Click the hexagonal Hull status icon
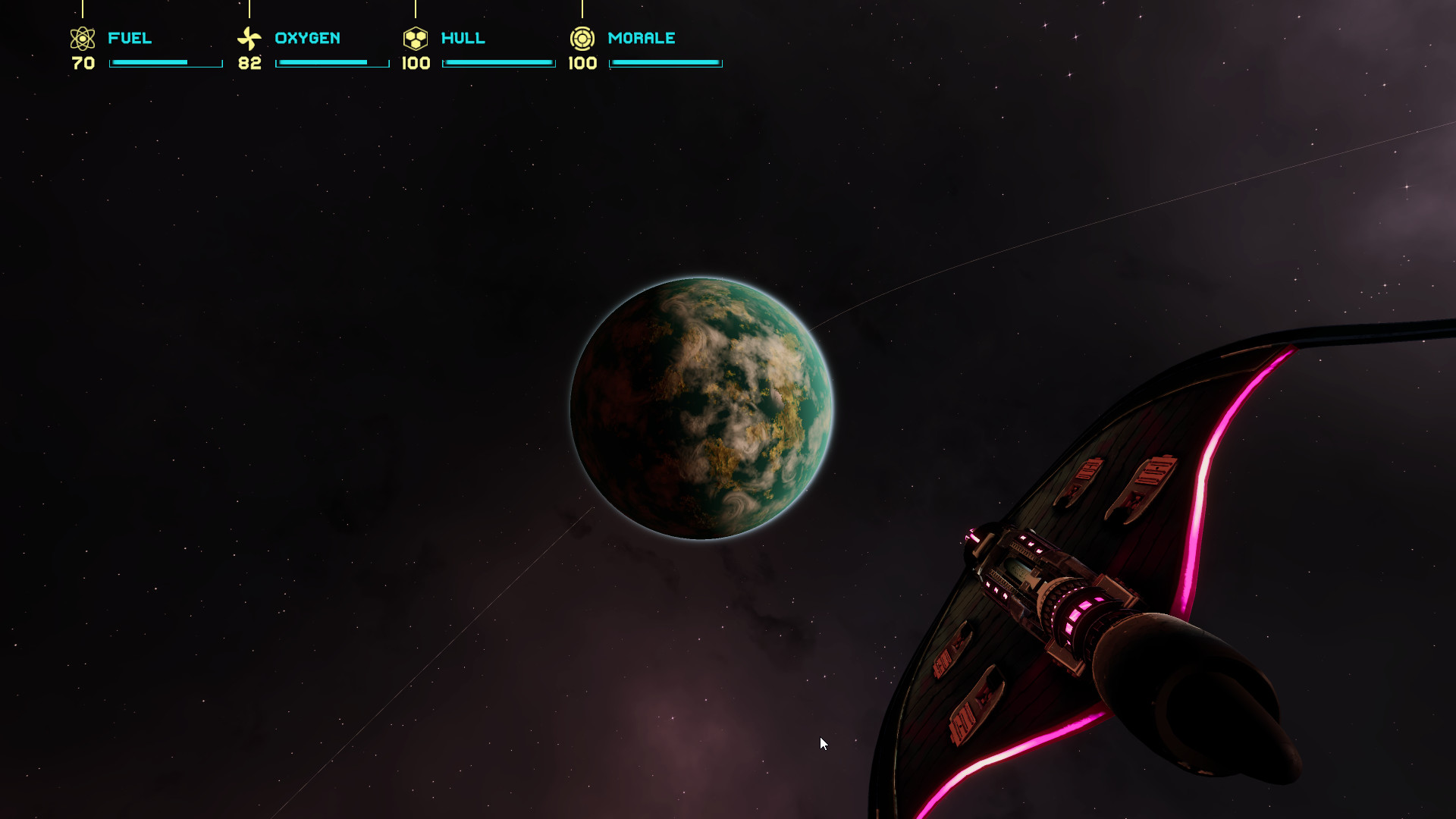This screenshot has width=1456, height=819. tap(416, 38)
